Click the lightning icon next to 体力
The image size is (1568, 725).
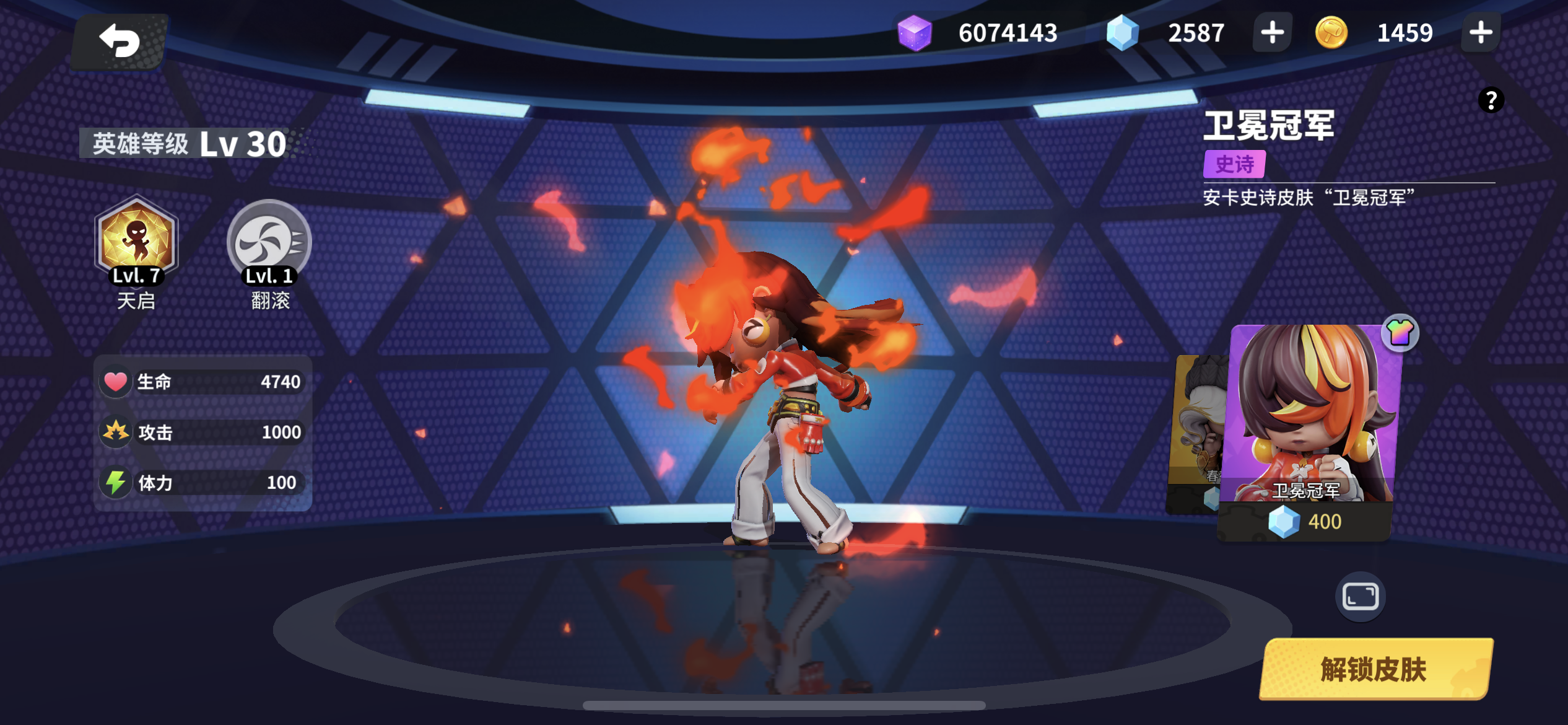point(115,481)
